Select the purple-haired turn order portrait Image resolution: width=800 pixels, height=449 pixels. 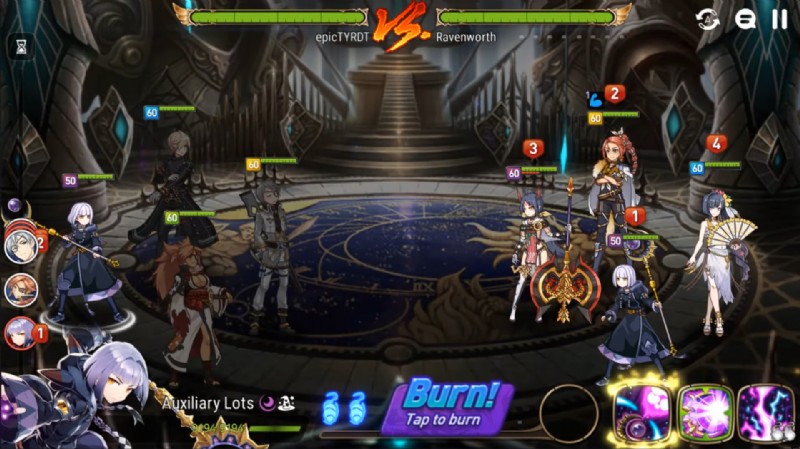tap(20, 332)
